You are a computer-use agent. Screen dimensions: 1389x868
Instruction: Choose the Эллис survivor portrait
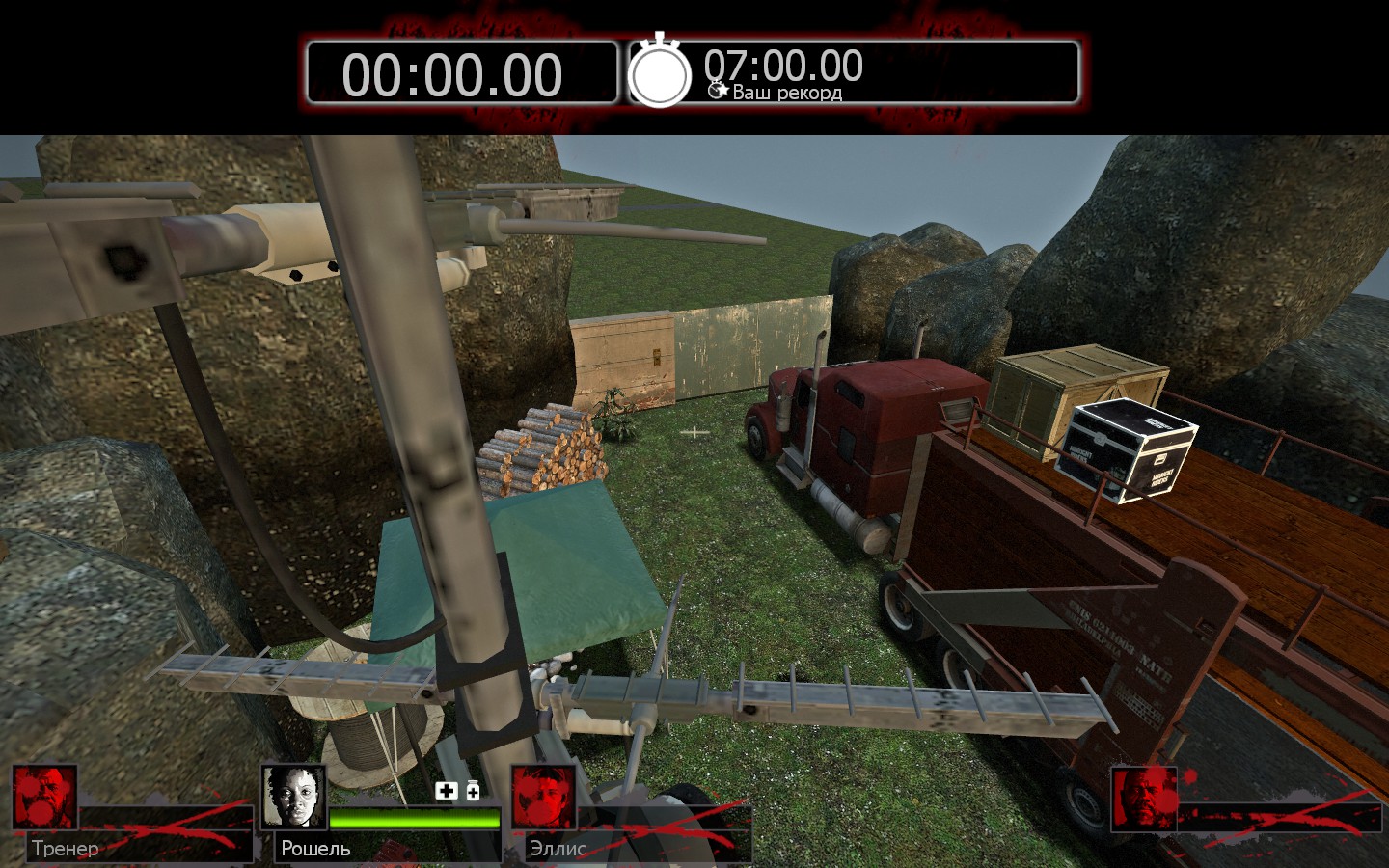click(543, 798)
